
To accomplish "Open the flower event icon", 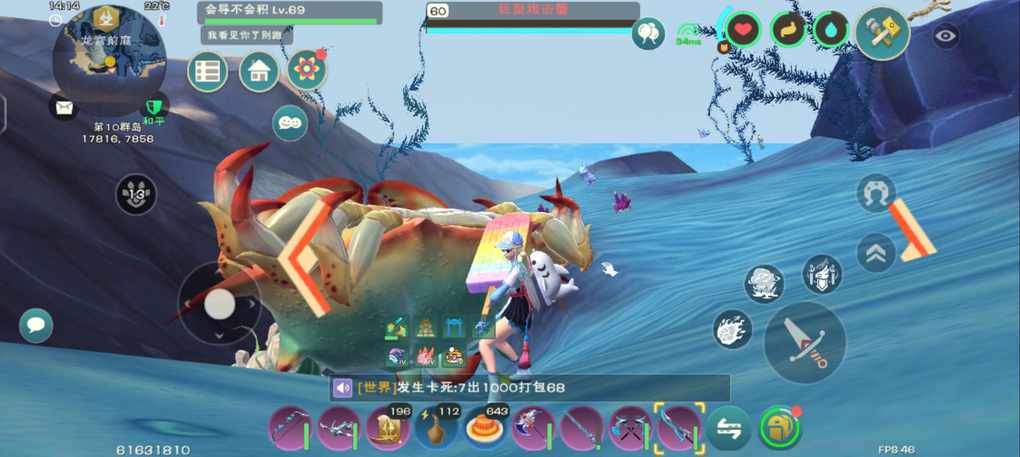I will point(307,70).
